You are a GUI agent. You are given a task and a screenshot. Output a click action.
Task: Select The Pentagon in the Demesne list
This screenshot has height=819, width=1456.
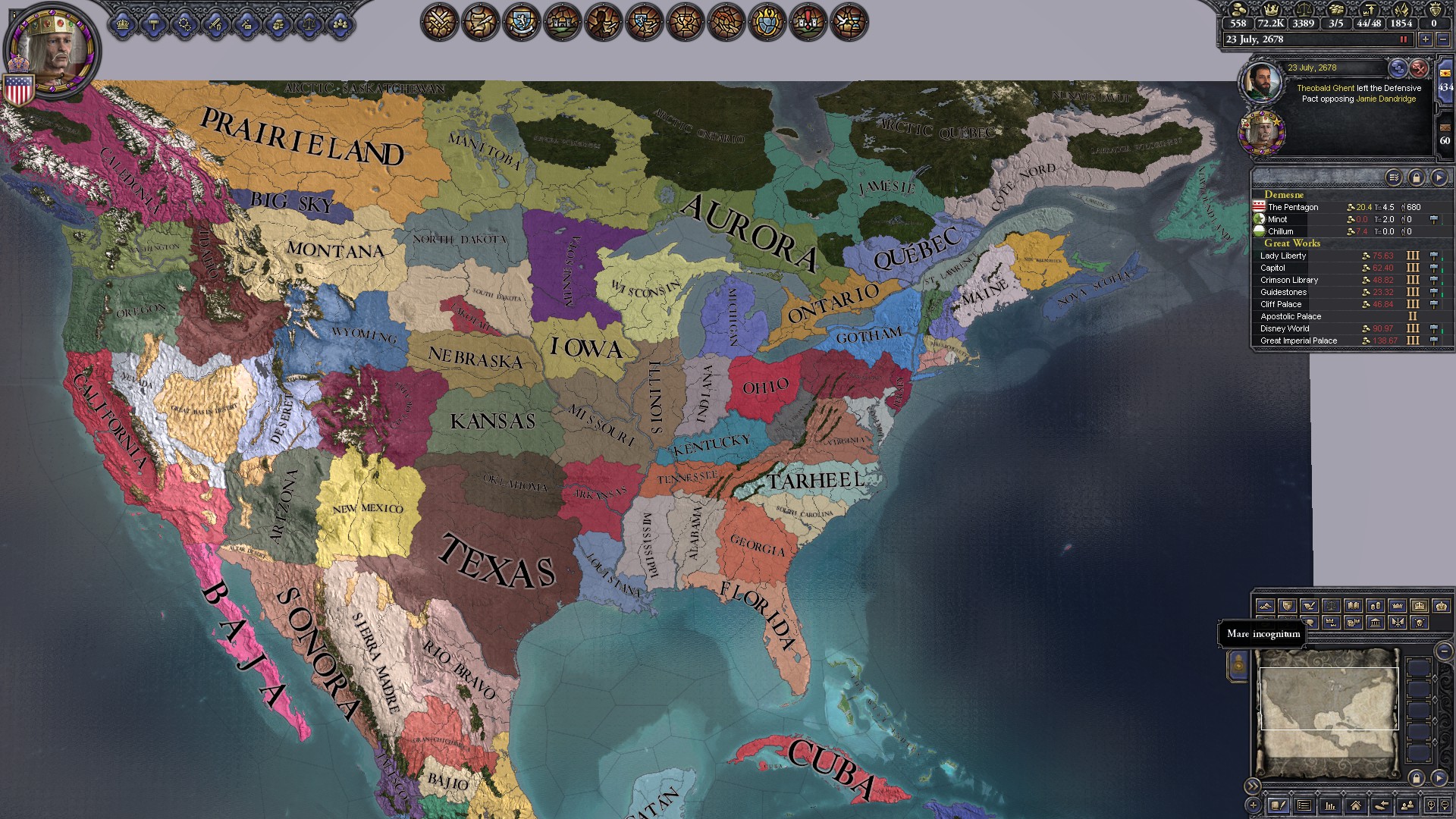click(x=1293, y=207)
